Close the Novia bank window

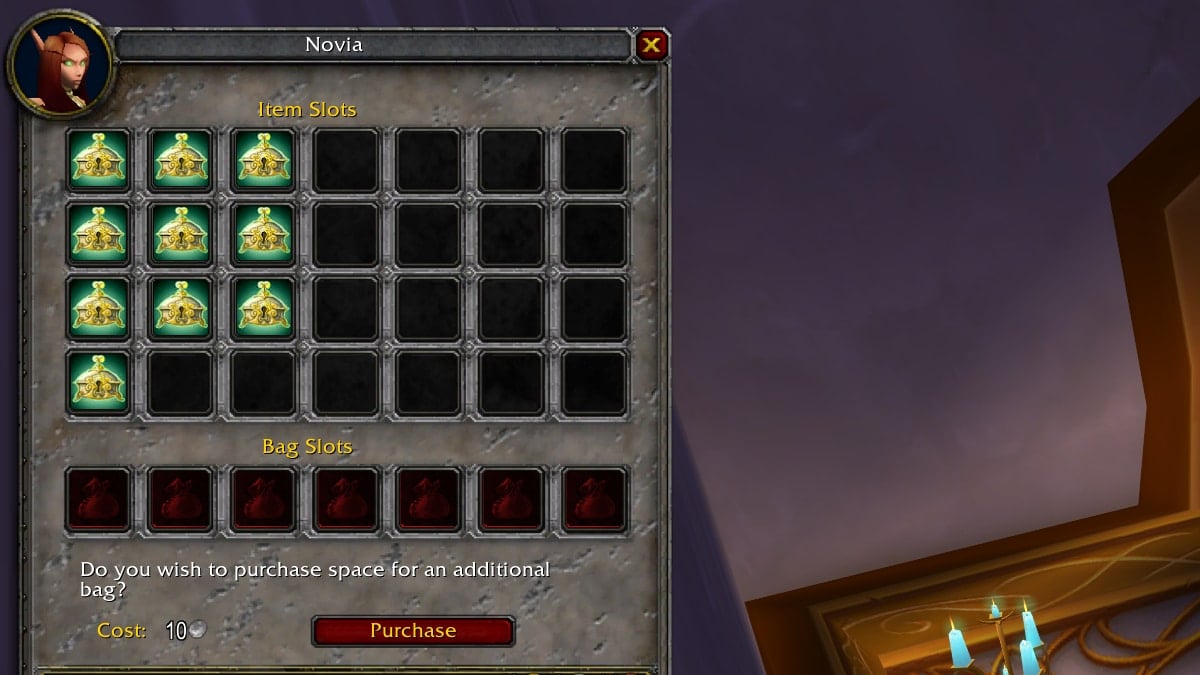(651, 45)
